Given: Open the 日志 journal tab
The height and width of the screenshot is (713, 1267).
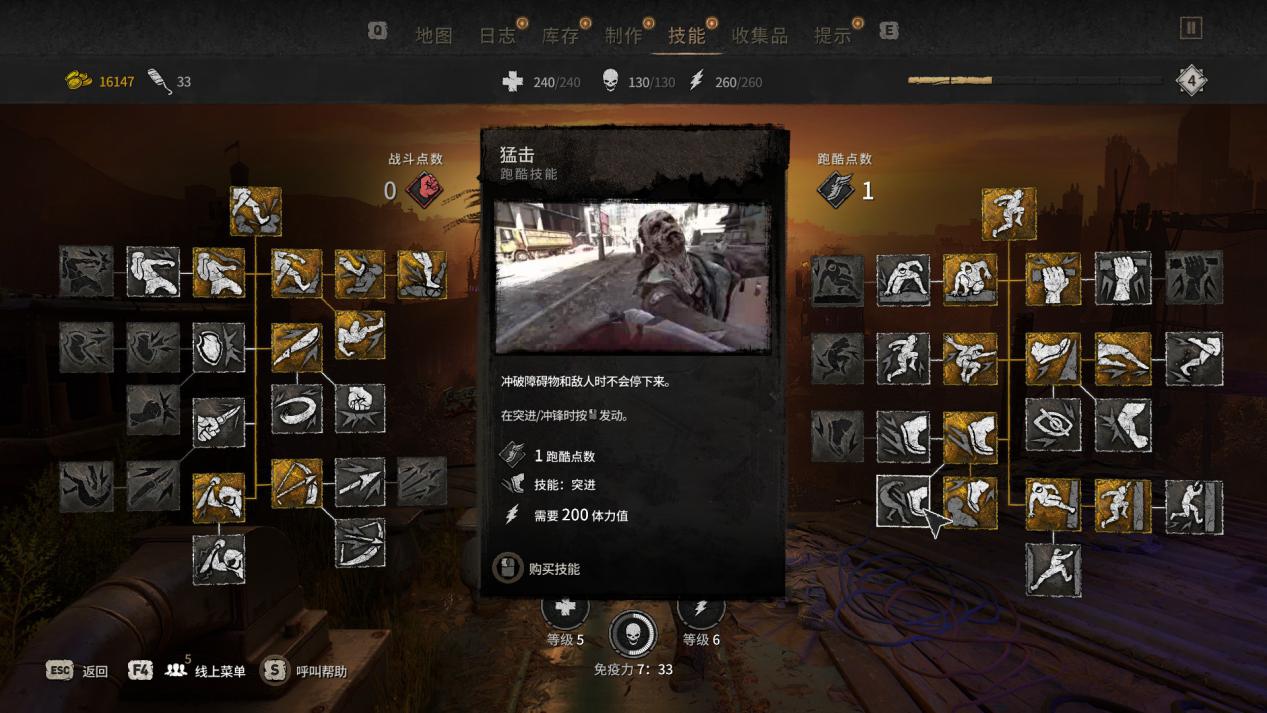Looking at the screenshot, I should [497, 35].
